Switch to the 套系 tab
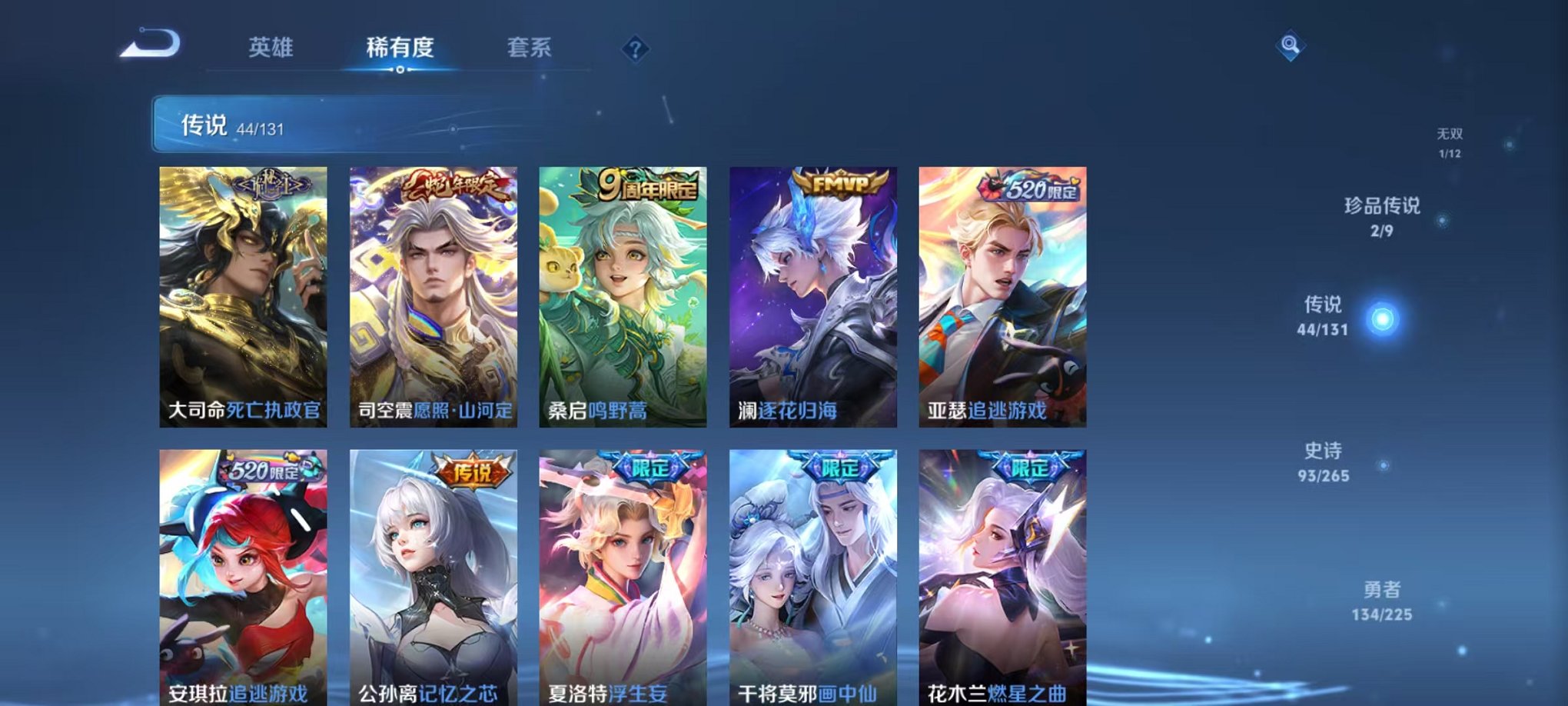 [530, 47]
